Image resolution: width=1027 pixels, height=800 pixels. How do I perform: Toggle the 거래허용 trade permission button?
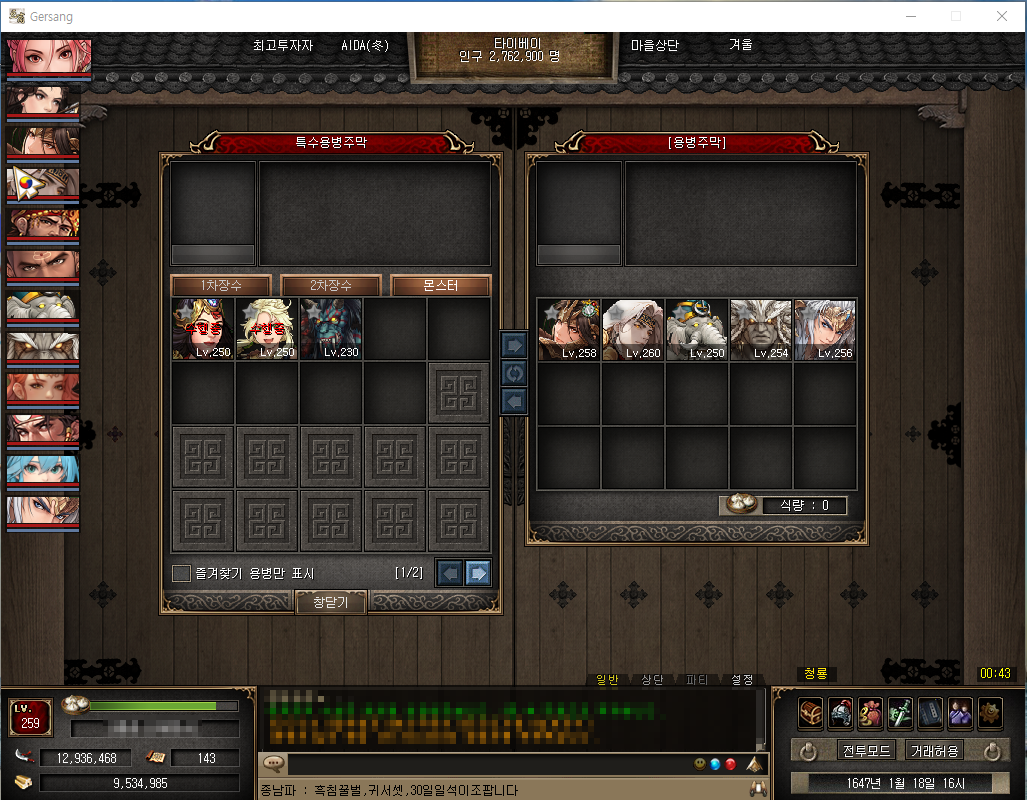(x=935, y=750)
